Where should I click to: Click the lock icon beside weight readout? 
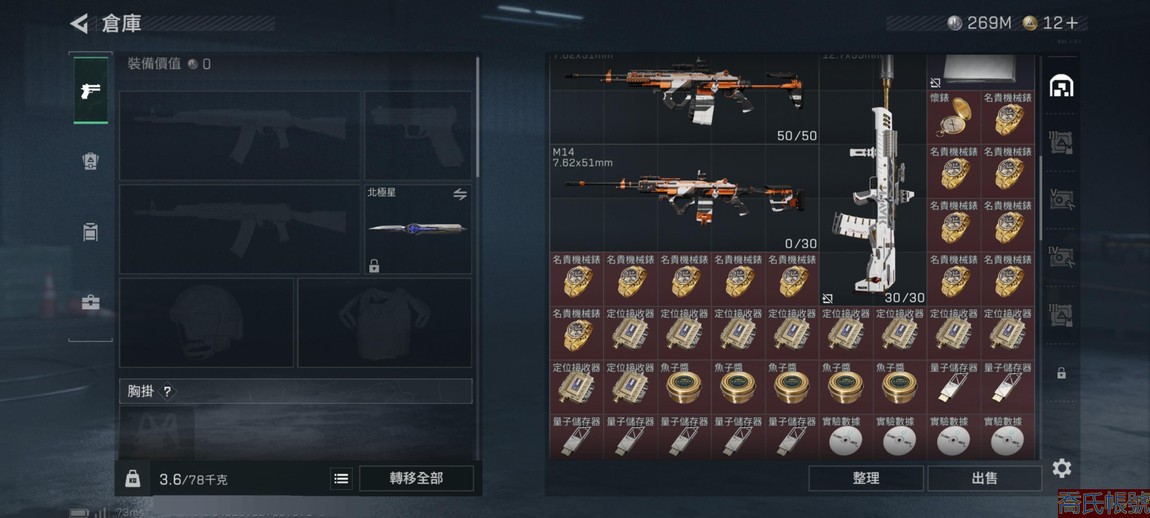point(132,479)
